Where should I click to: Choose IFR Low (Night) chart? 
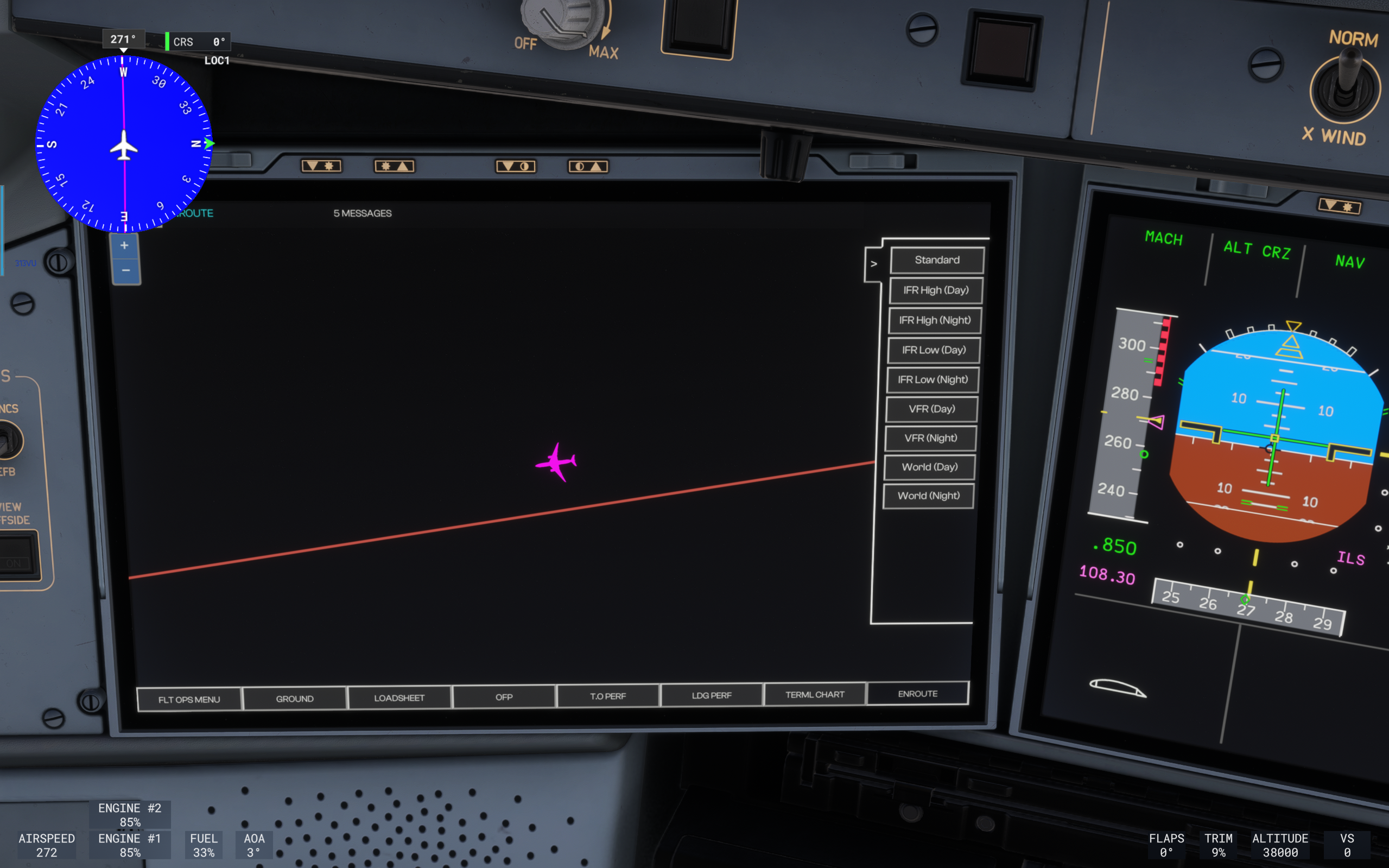(932, 380)
